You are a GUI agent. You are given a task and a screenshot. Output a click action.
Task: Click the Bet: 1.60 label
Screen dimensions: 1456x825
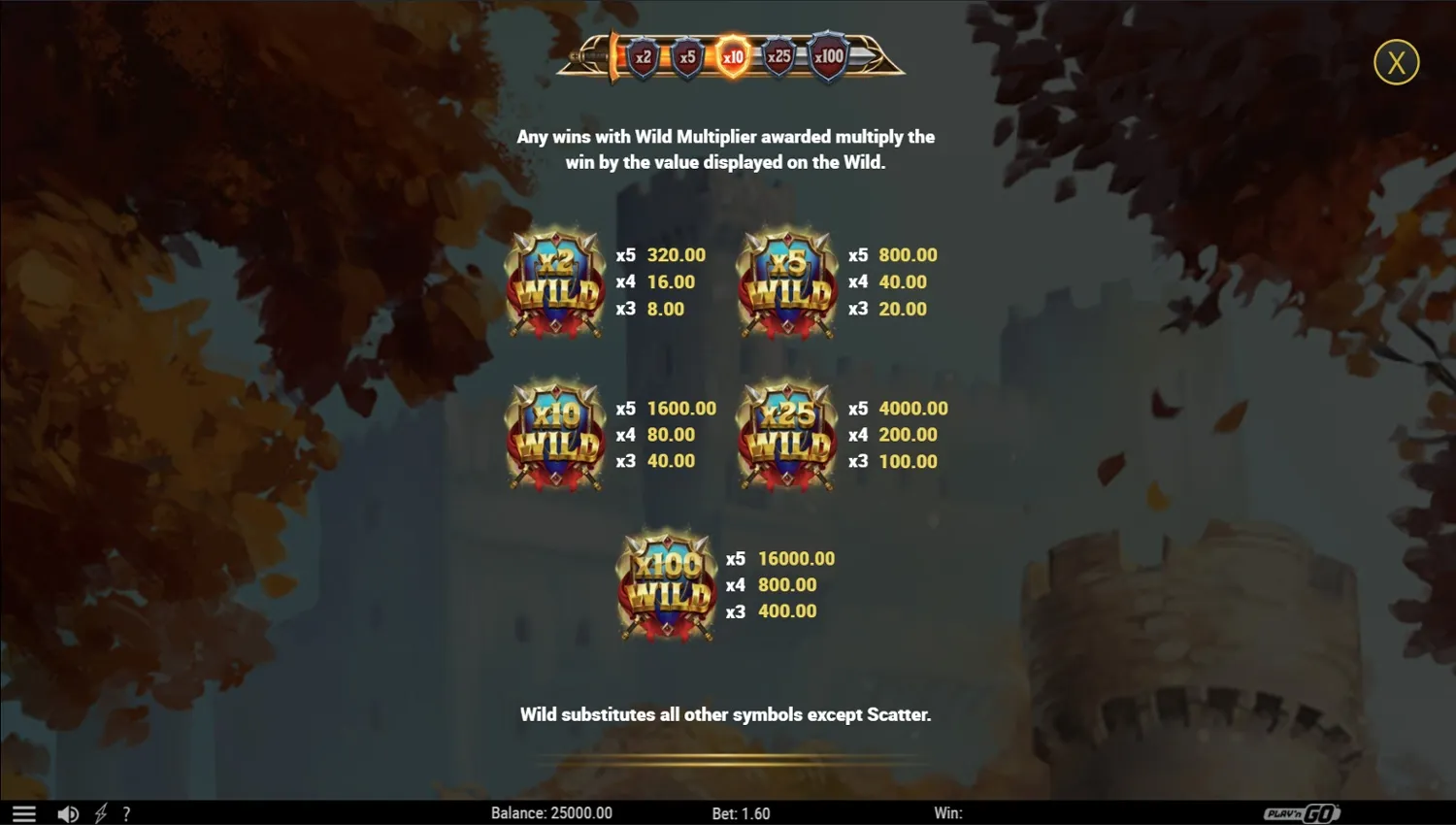[x=742, y=813]
